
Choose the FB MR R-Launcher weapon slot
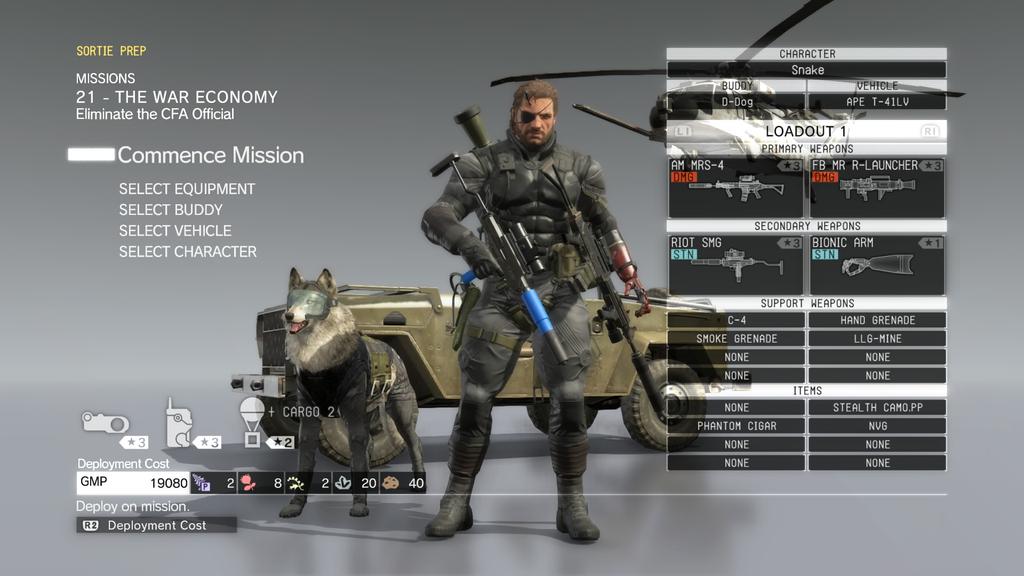tap(877, 187)
